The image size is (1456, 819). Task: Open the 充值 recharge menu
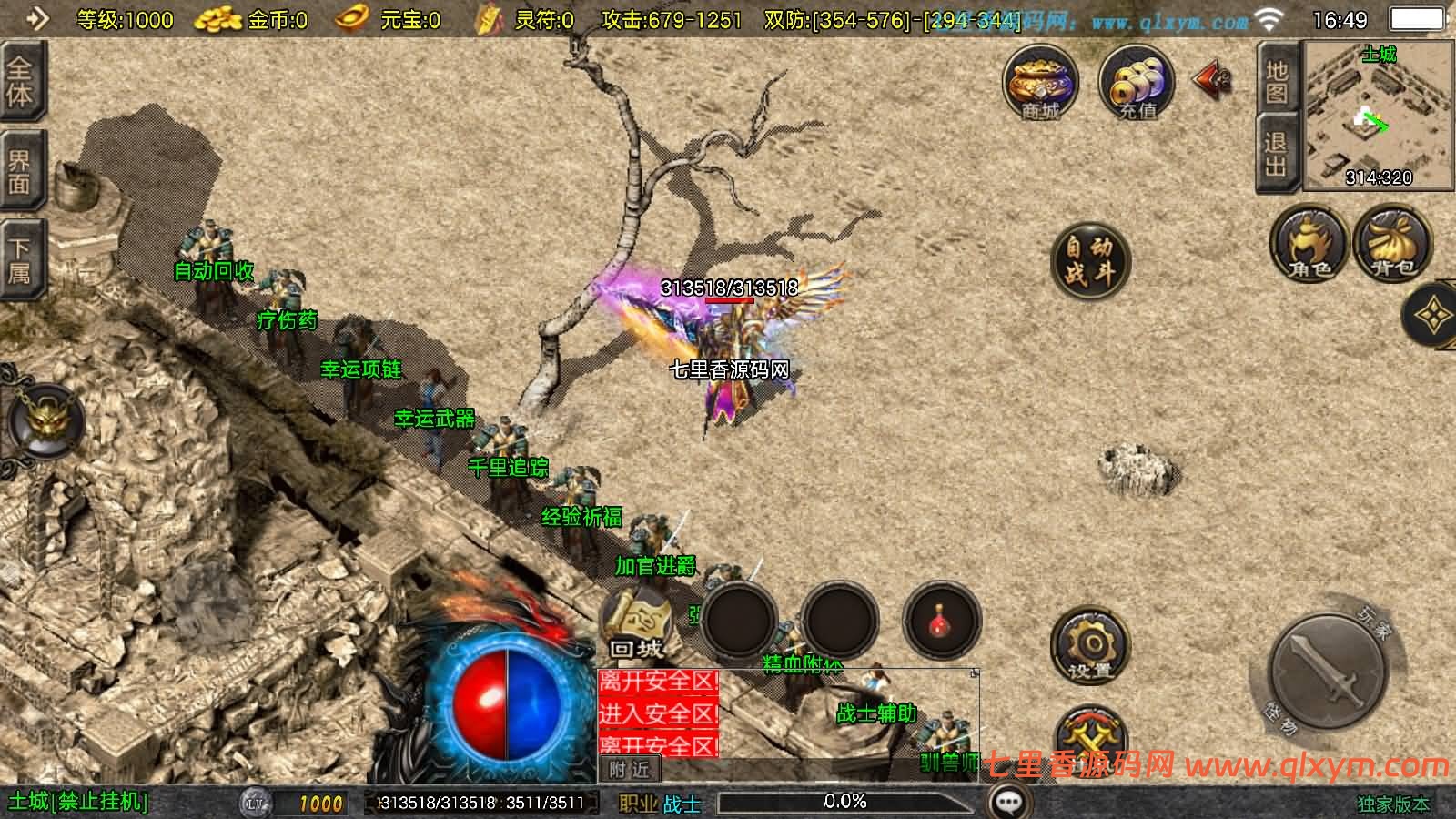point(1136,84)
